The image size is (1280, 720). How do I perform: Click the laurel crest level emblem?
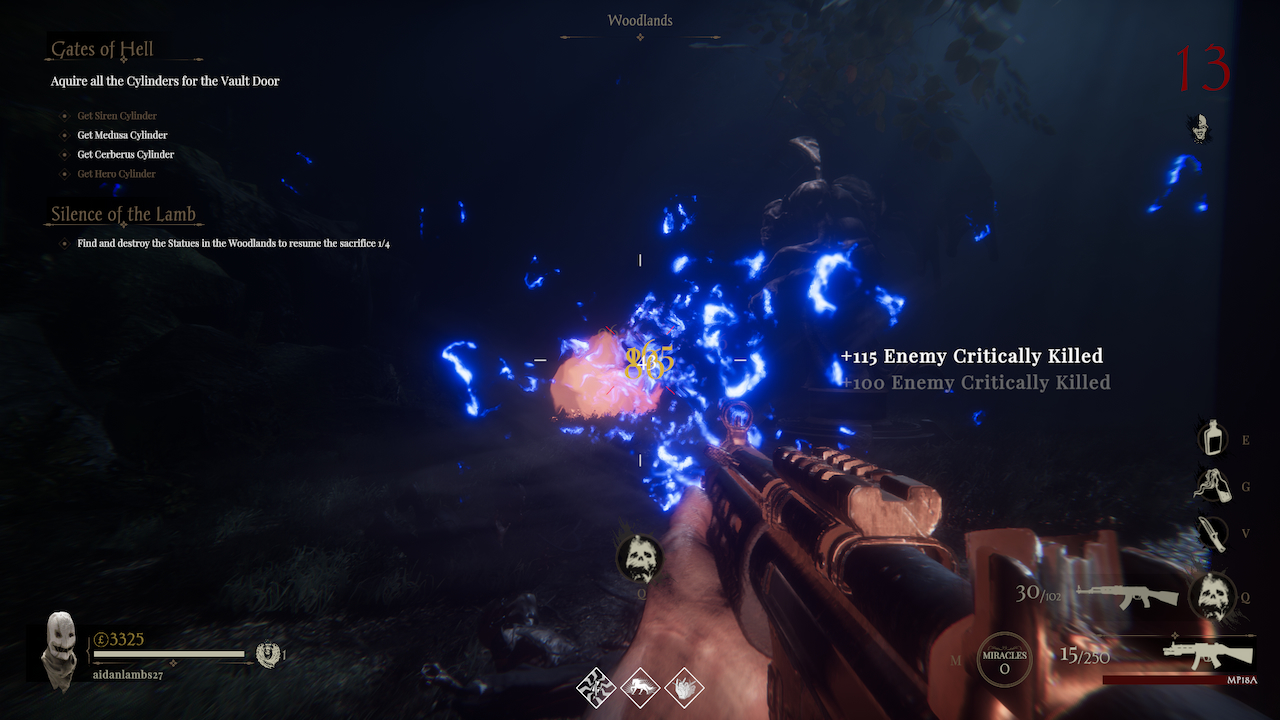pyautogui.click(x=266, y=654)
